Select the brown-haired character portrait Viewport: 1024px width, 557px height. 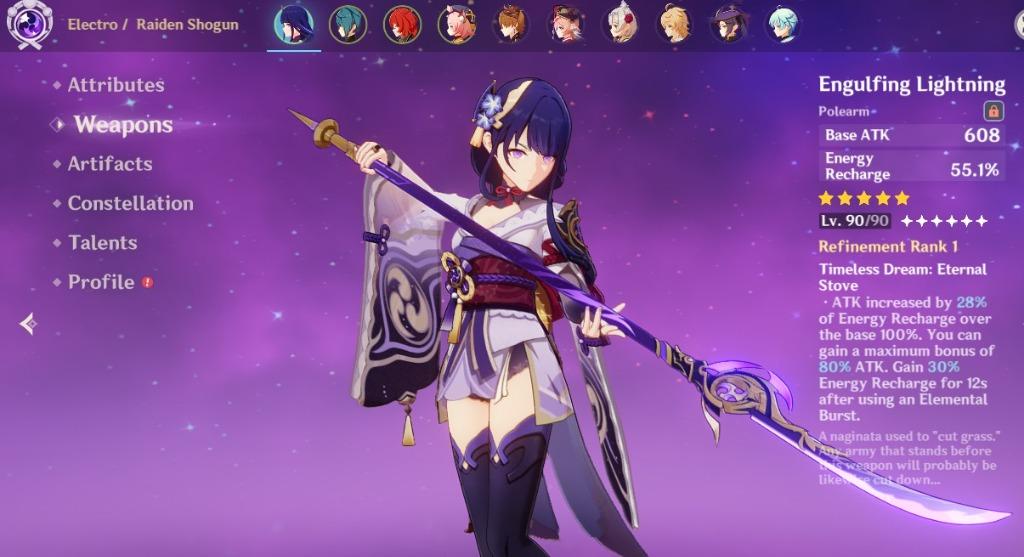pos(511,25)
